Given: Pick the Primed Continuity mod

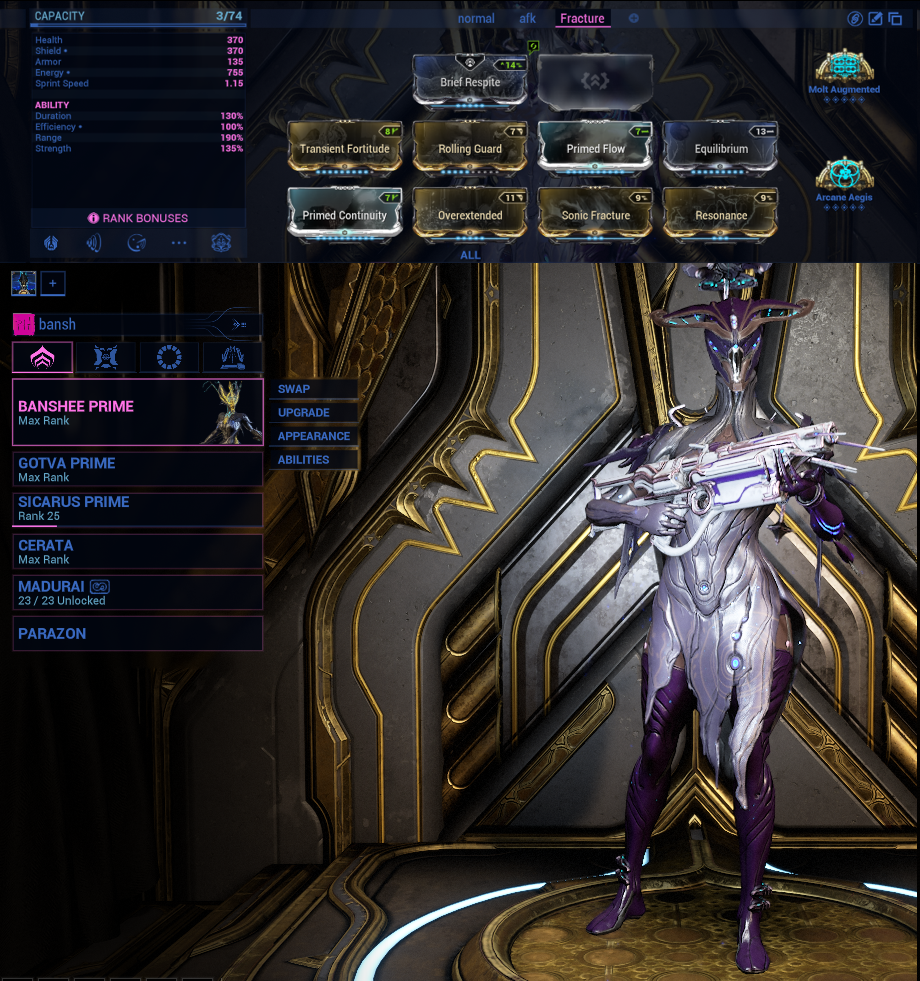Looking at the screenshot, I should tap(345, 214).
